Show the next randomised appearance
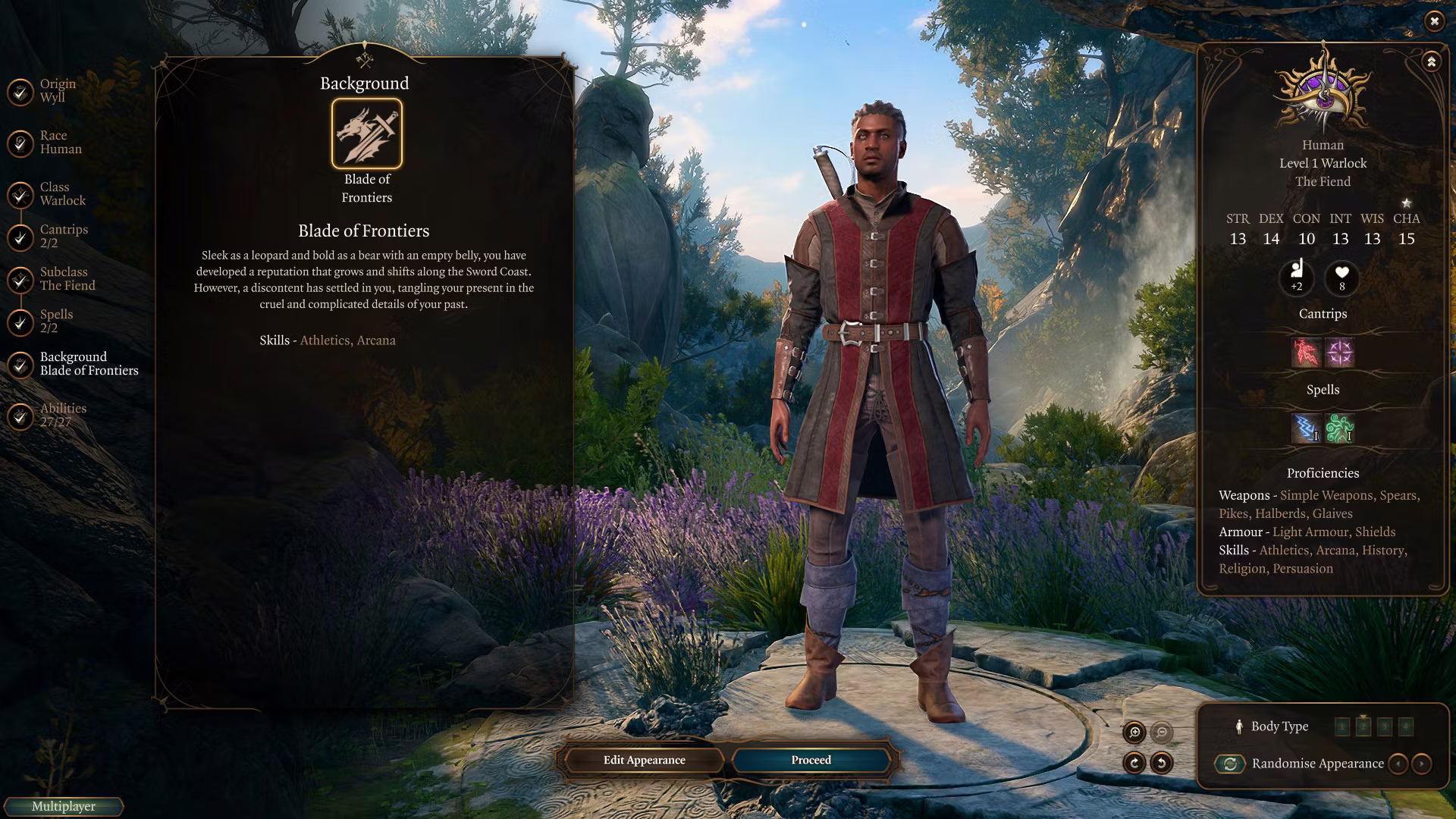 [1422, 764]
